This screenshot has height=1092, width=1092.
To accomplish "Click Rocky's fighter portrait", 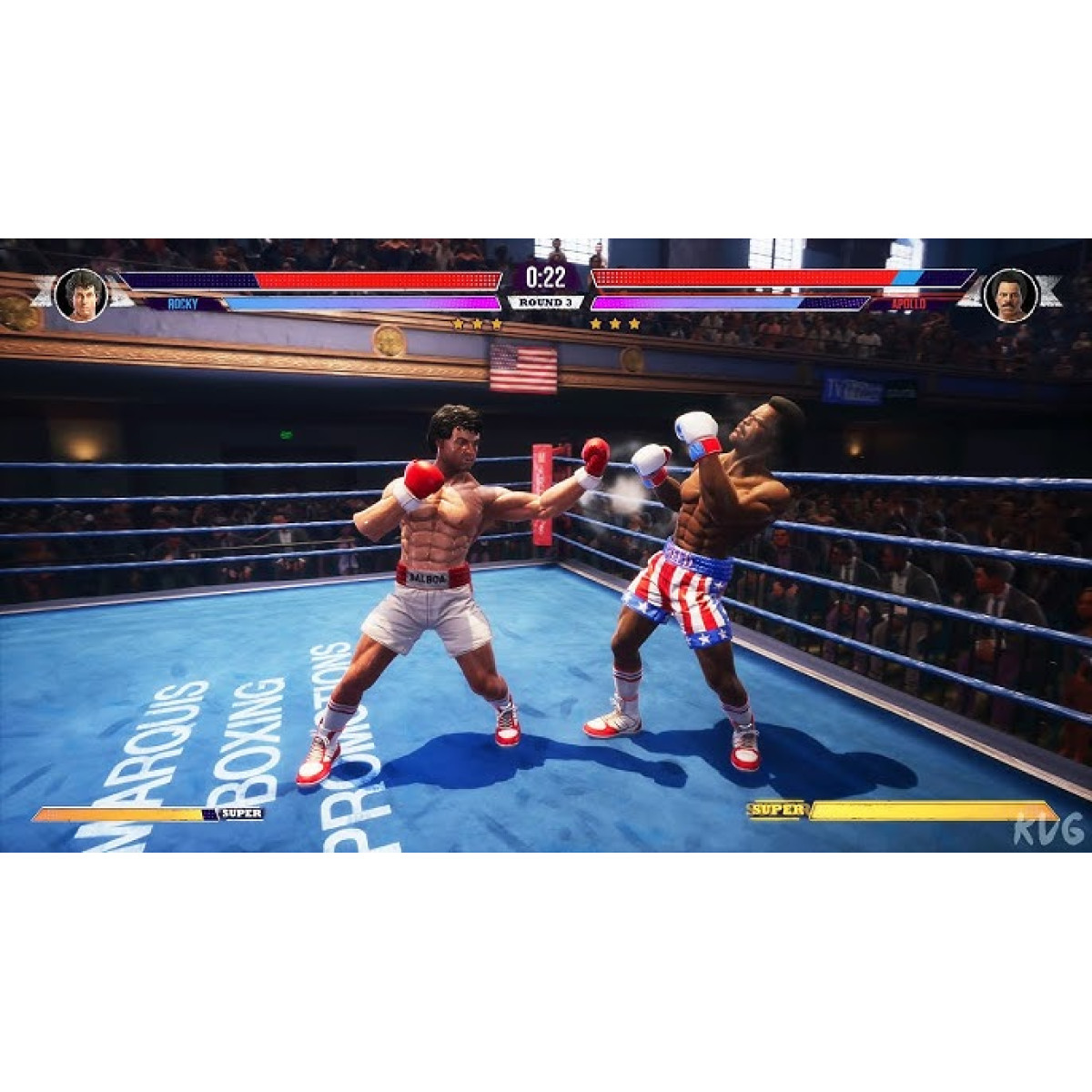I will tap(82, 295).
